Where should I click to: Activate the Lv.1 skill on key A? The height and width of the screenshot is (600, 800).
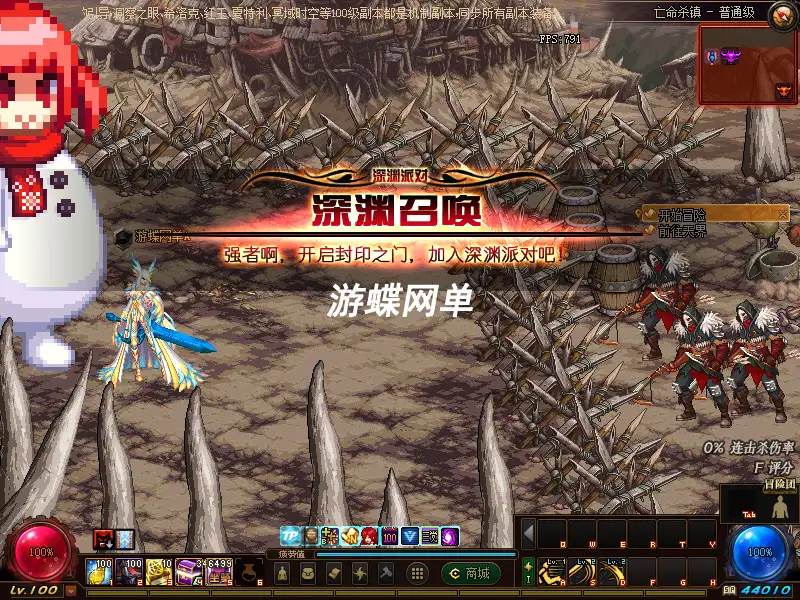pyautogui.click(x=553, y=572)
